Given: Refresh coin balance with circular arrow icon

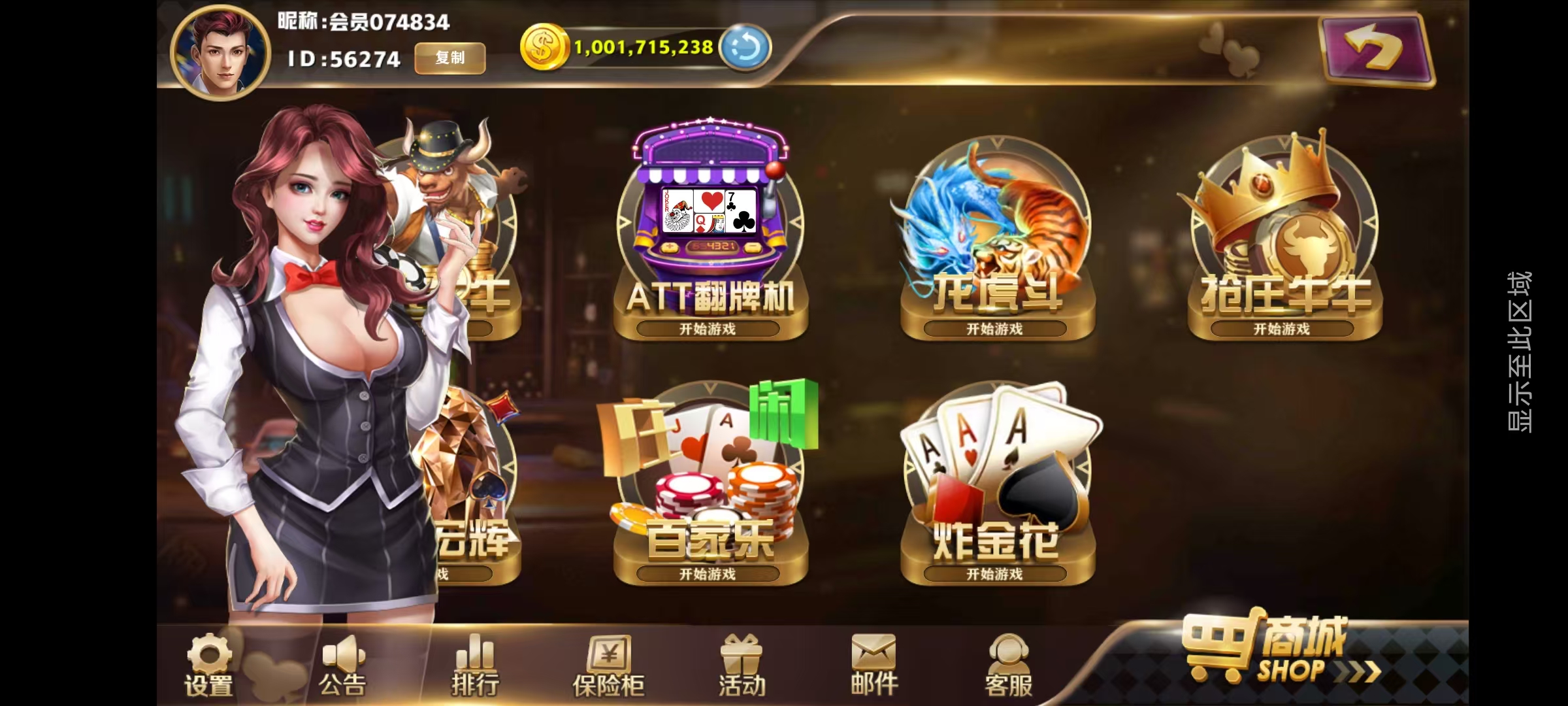Looking at the screenshot, I should [743, 47].
